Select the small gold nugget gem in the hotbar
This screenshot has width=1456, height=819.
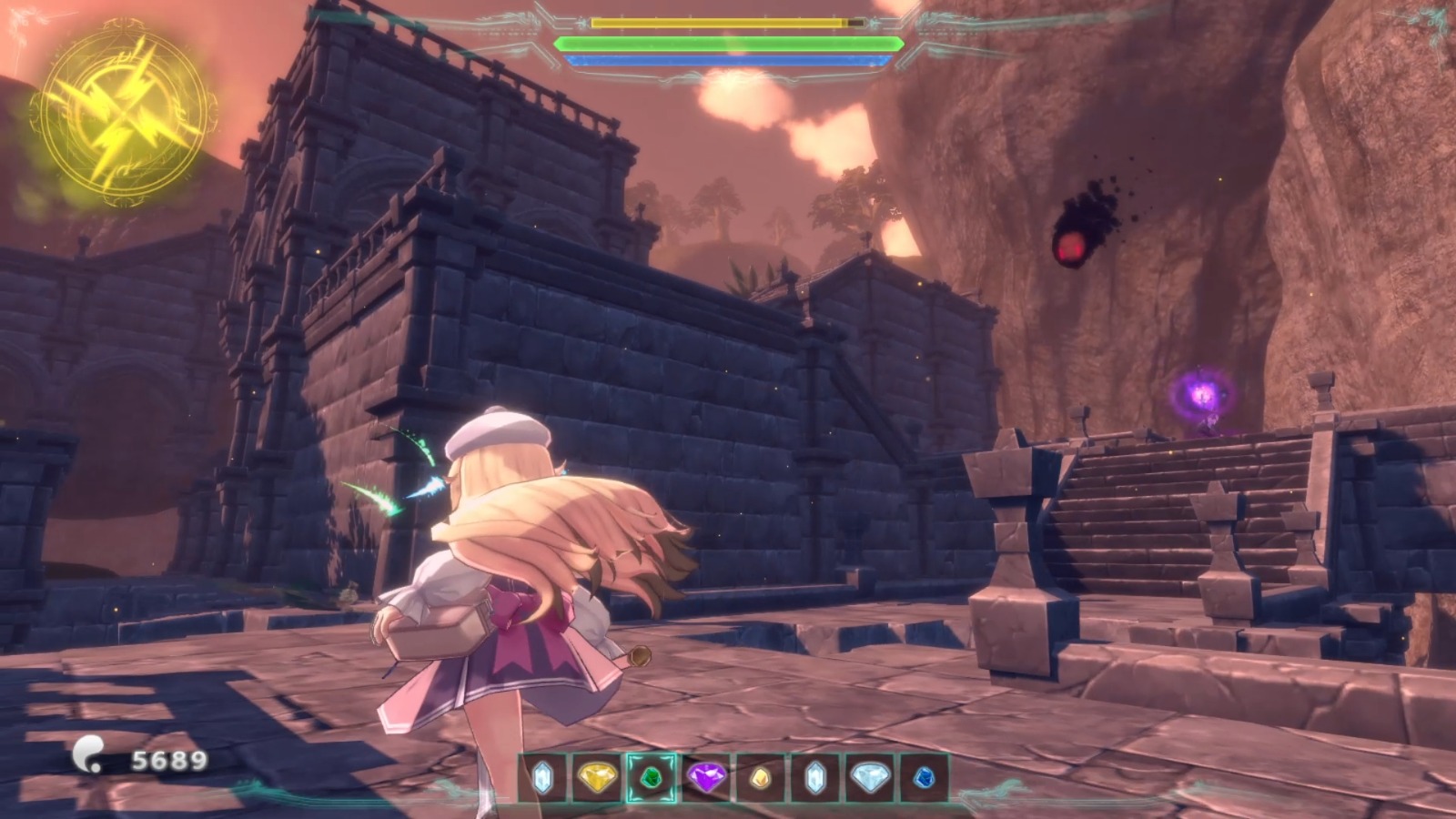[760, 779]
